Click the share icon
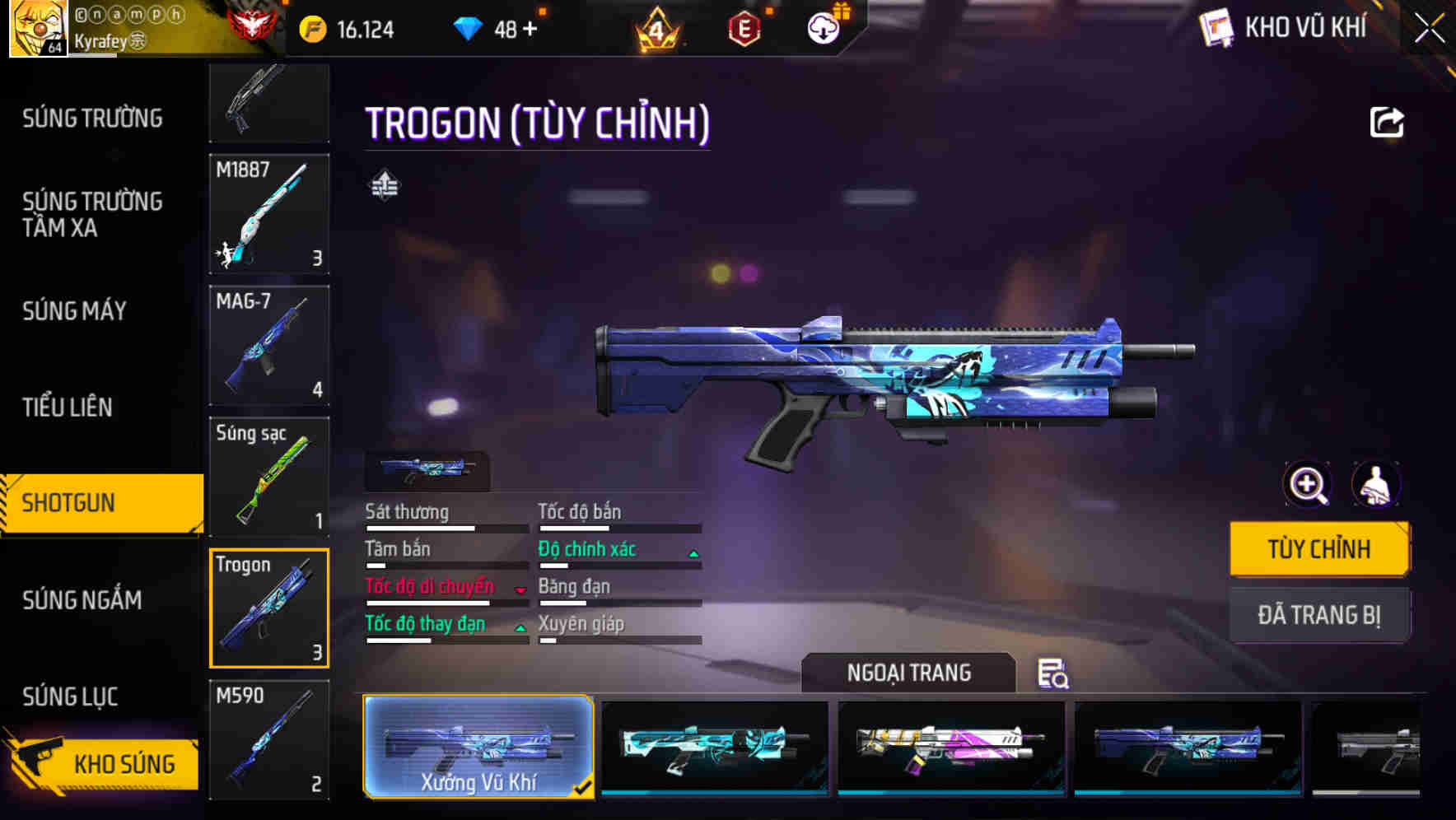Image resolution: width=1456 pixels, height=820 pixels. [1386, 123]
